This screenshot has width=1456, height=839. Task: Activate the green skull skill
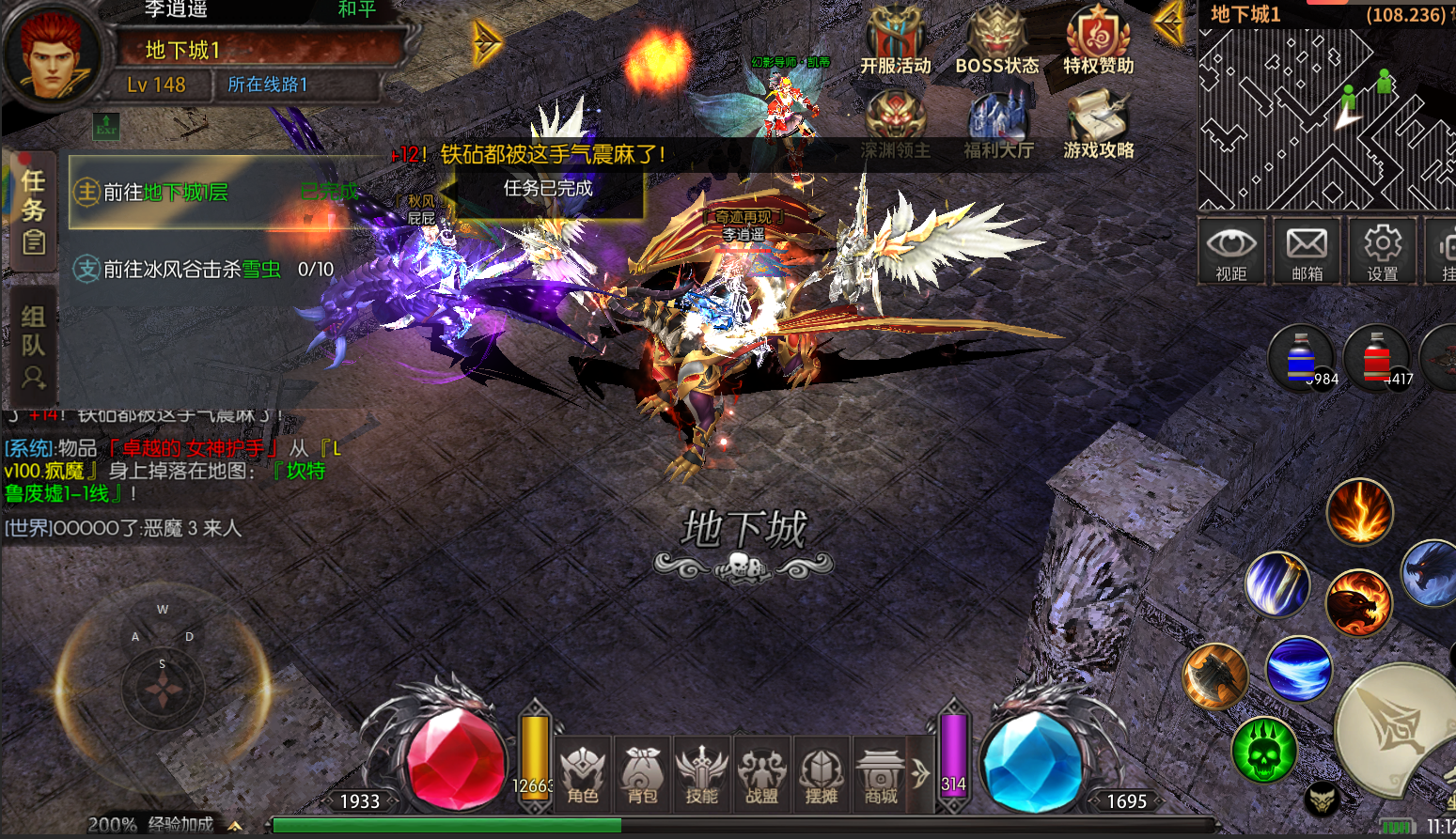1264,749
